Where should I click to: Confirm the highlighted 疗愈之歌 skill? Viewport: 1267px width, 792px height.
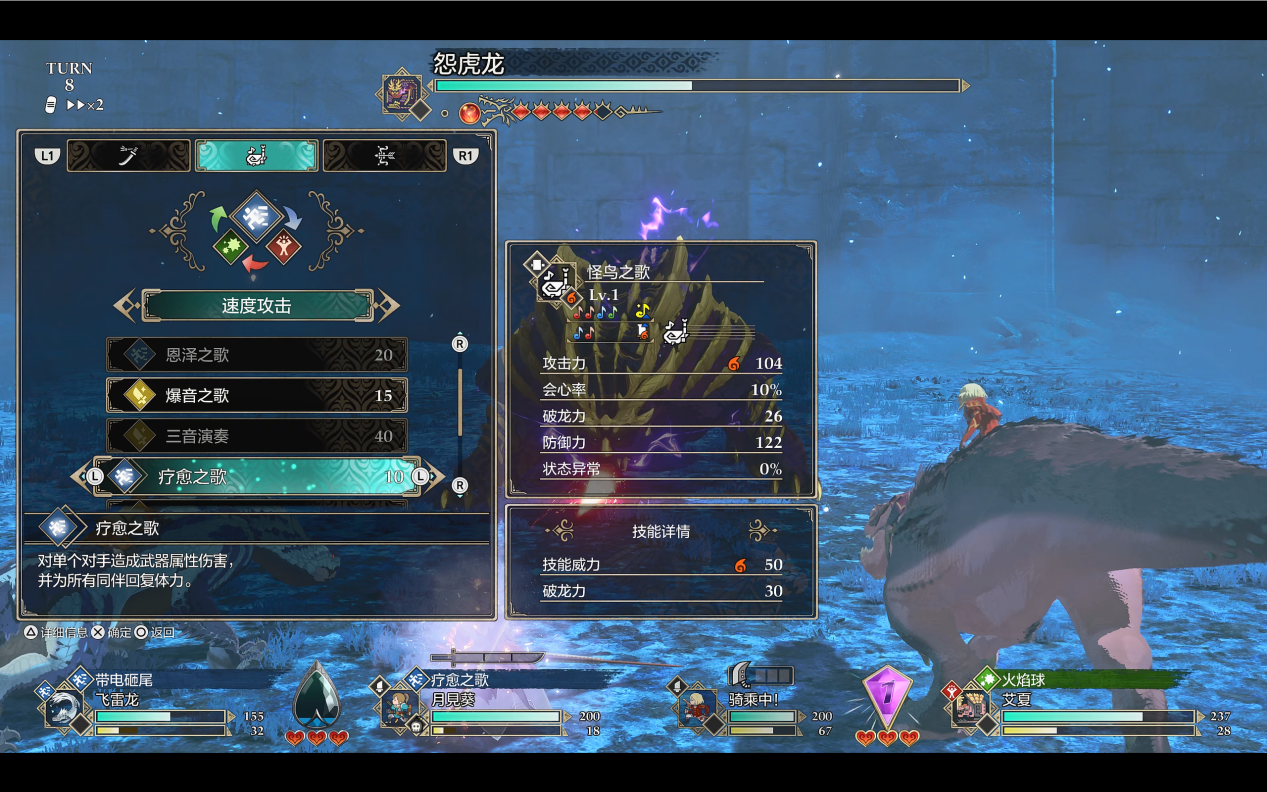pyautogui.click(x=257, y=477)
